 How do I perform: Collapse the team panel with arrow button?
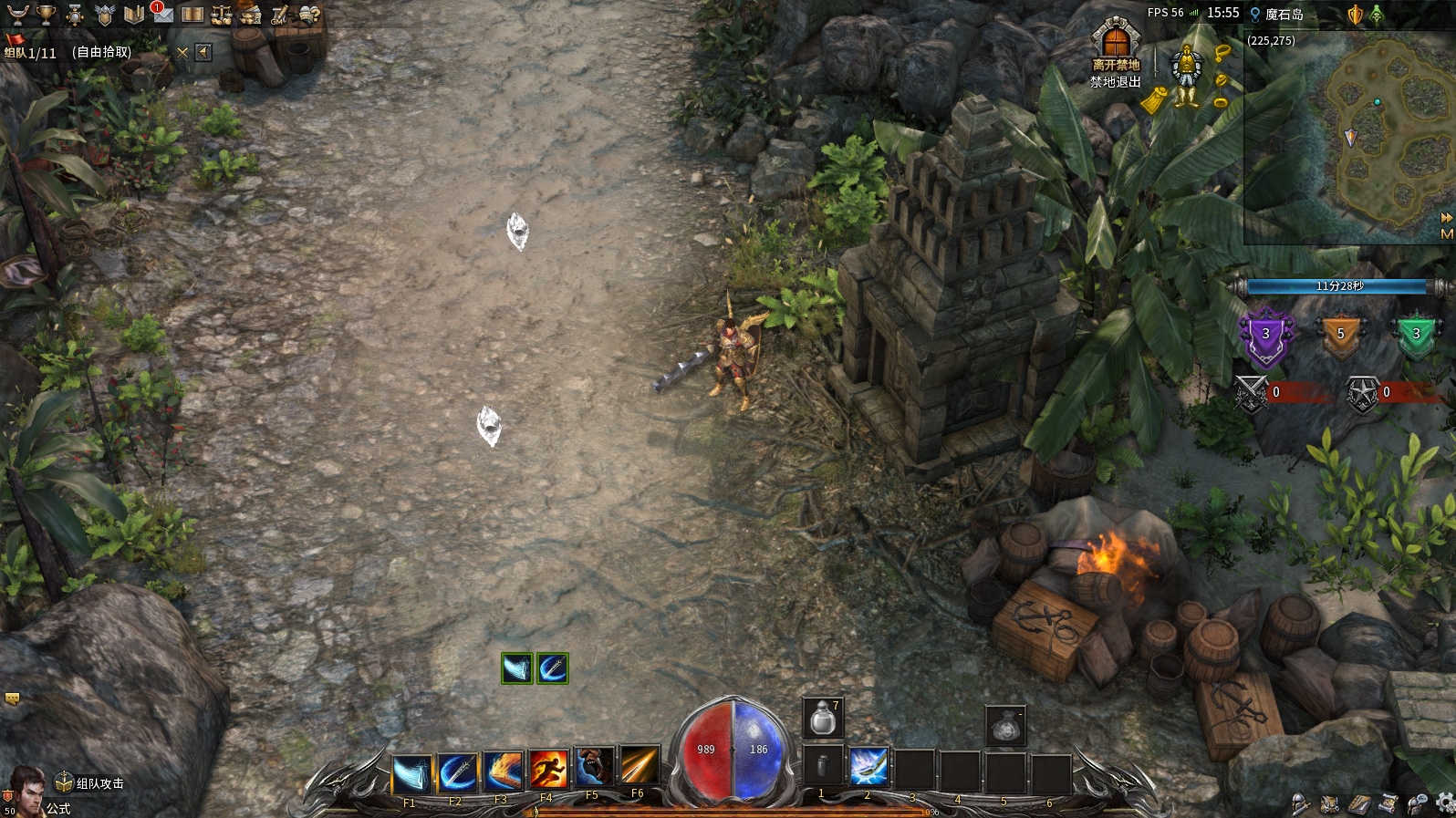203,52
